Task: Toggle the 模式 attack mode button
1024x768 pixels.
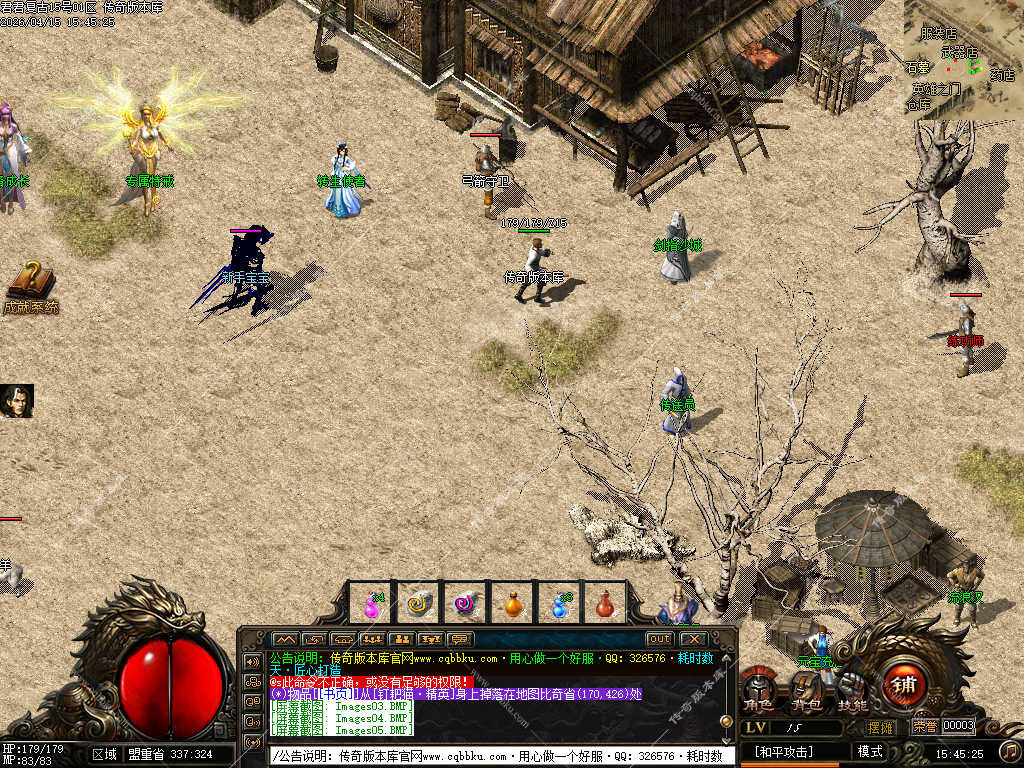Action: click(x=870, y=752)
